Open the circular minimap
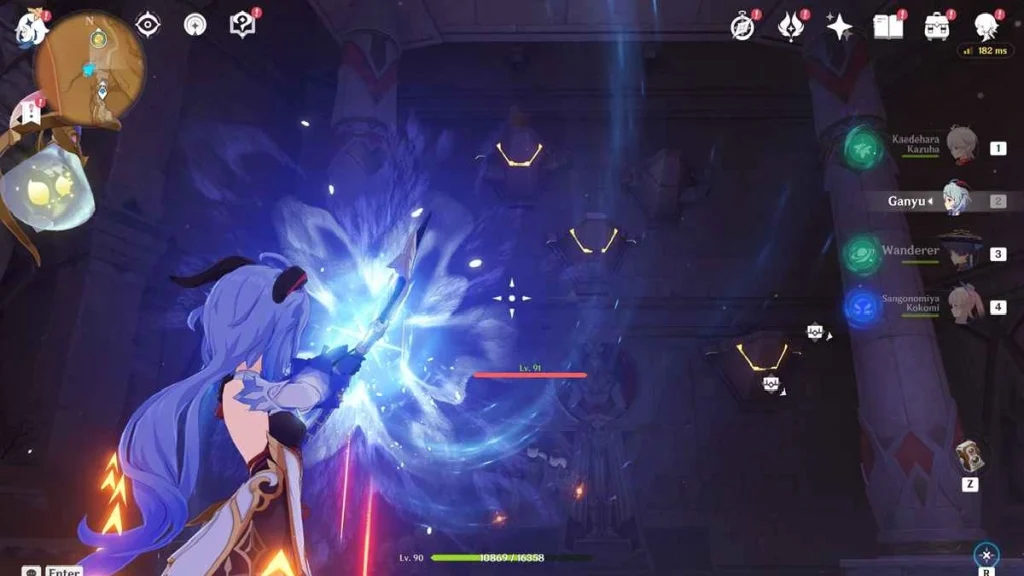Image resolution: width=1024 pixels, height=576 pixels. [x=92, y=68]
